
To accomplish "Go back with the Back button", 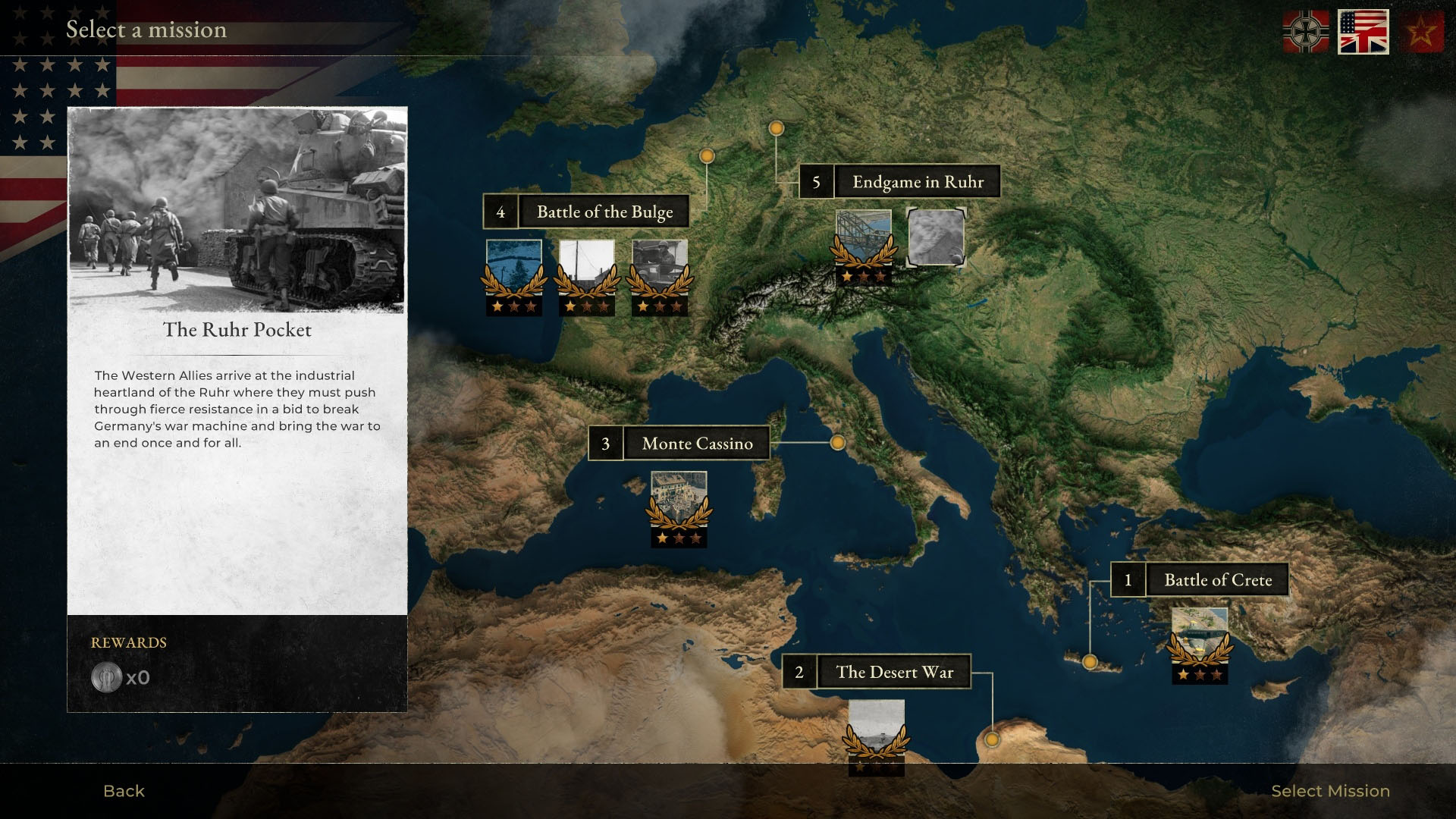I will click(x=124, y=791).
